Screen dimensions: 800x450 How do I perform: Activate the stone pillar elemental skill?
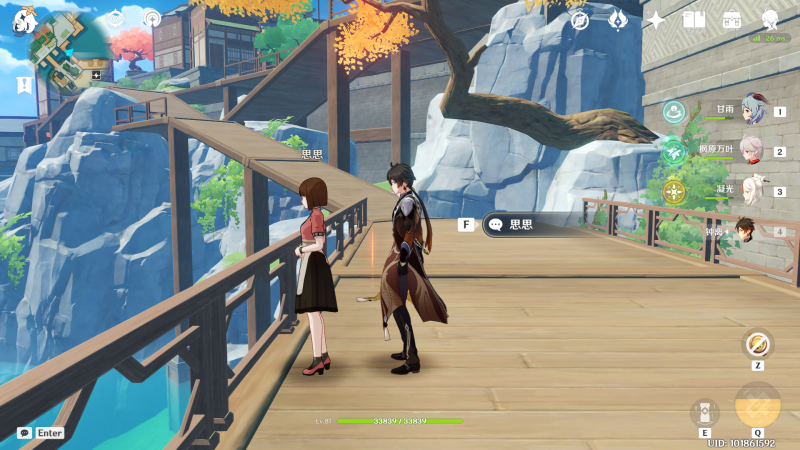(705, 412)
